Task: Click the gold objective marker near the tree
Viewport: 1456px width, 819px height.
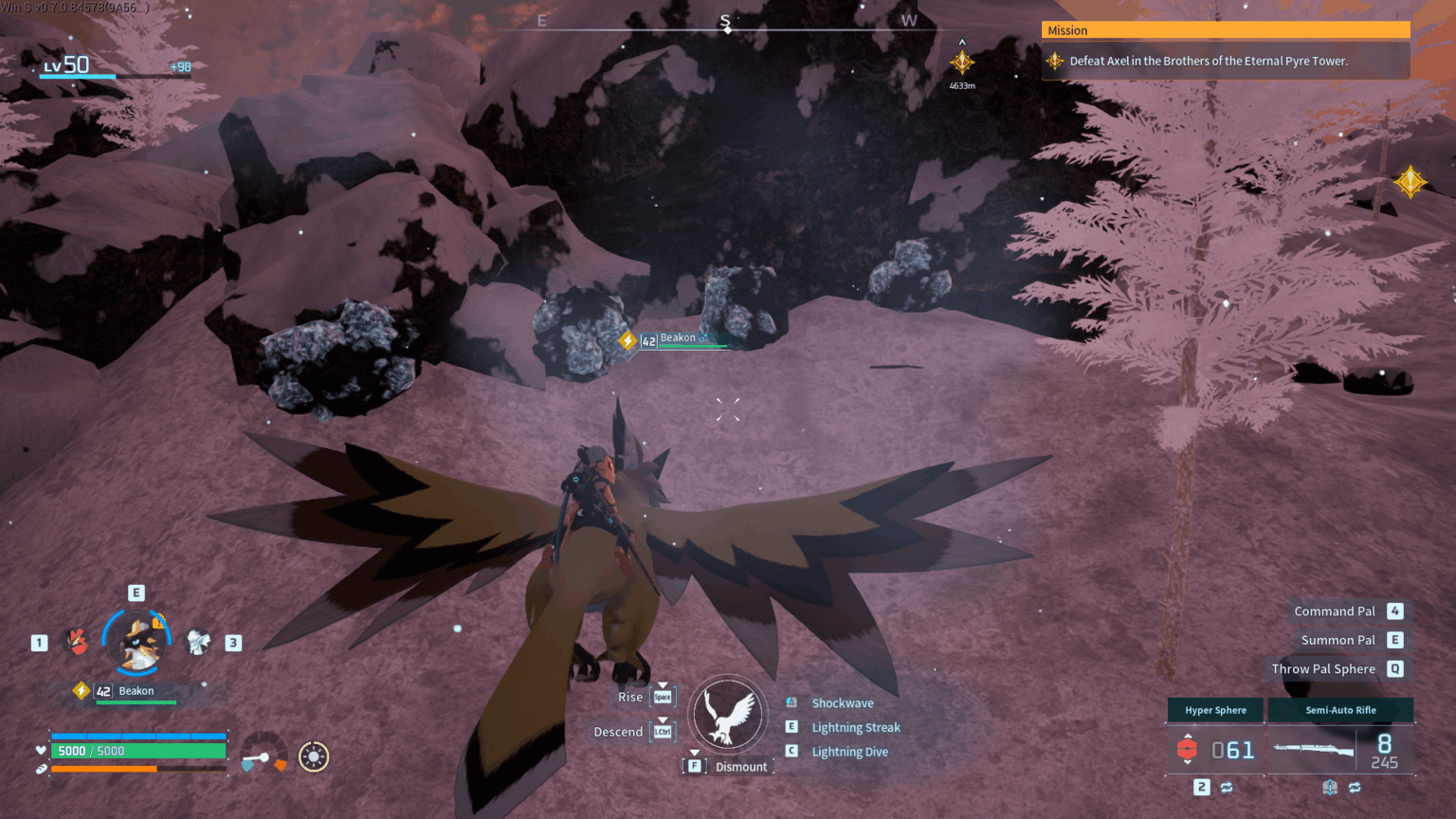Action: 1410,181
